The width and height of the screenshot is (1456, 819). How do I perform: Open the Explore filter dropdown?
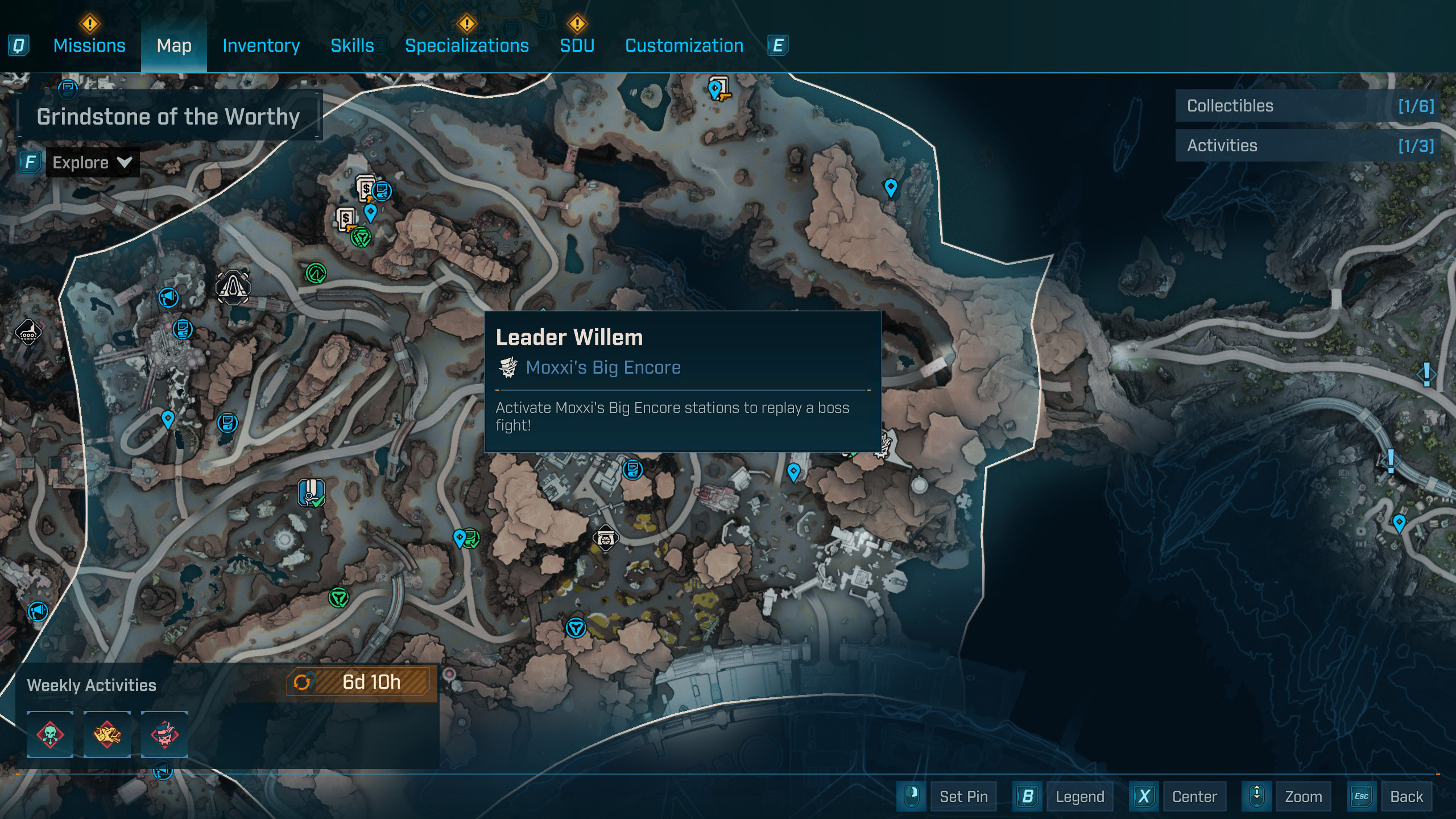tap(92, 163)
